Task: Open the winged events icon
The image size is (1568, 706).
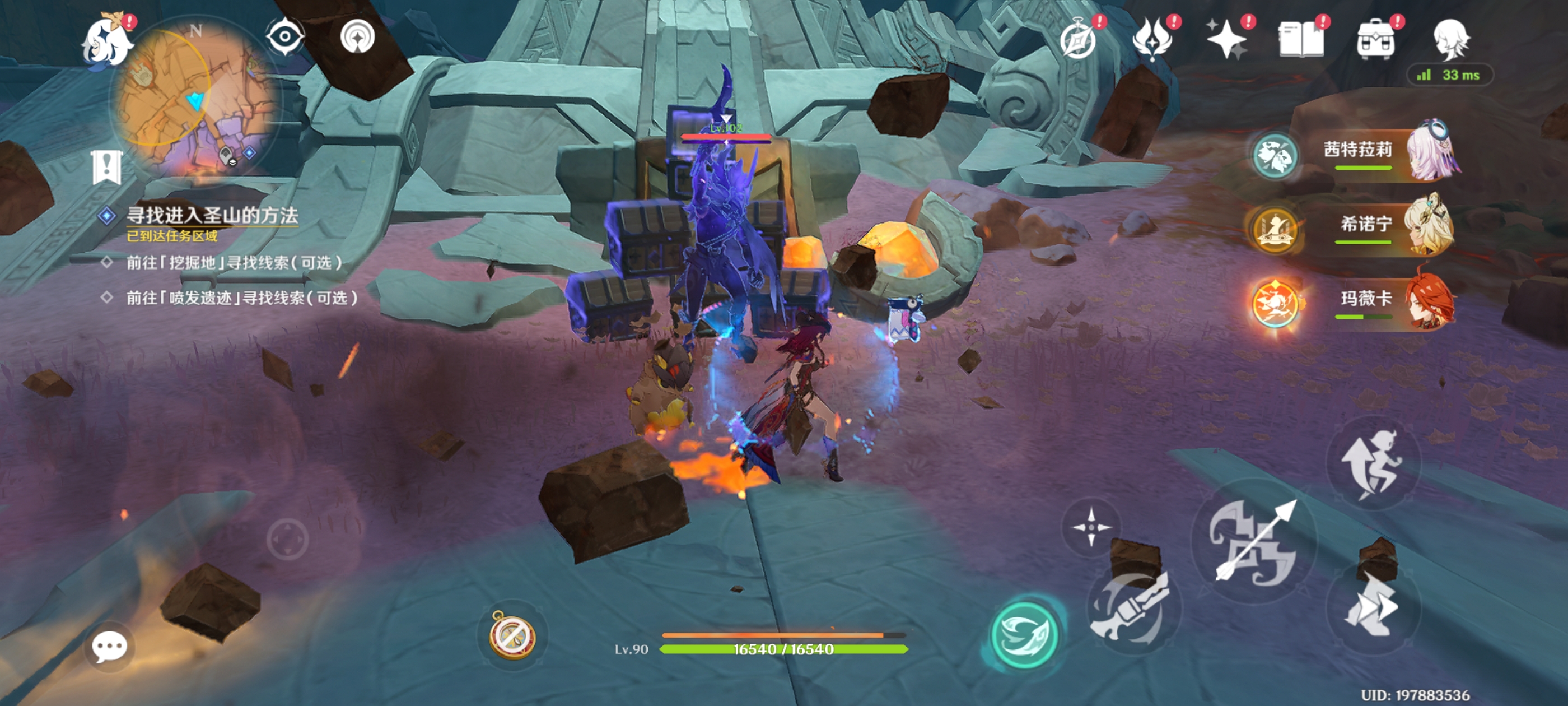Action: click(1153, 39)
